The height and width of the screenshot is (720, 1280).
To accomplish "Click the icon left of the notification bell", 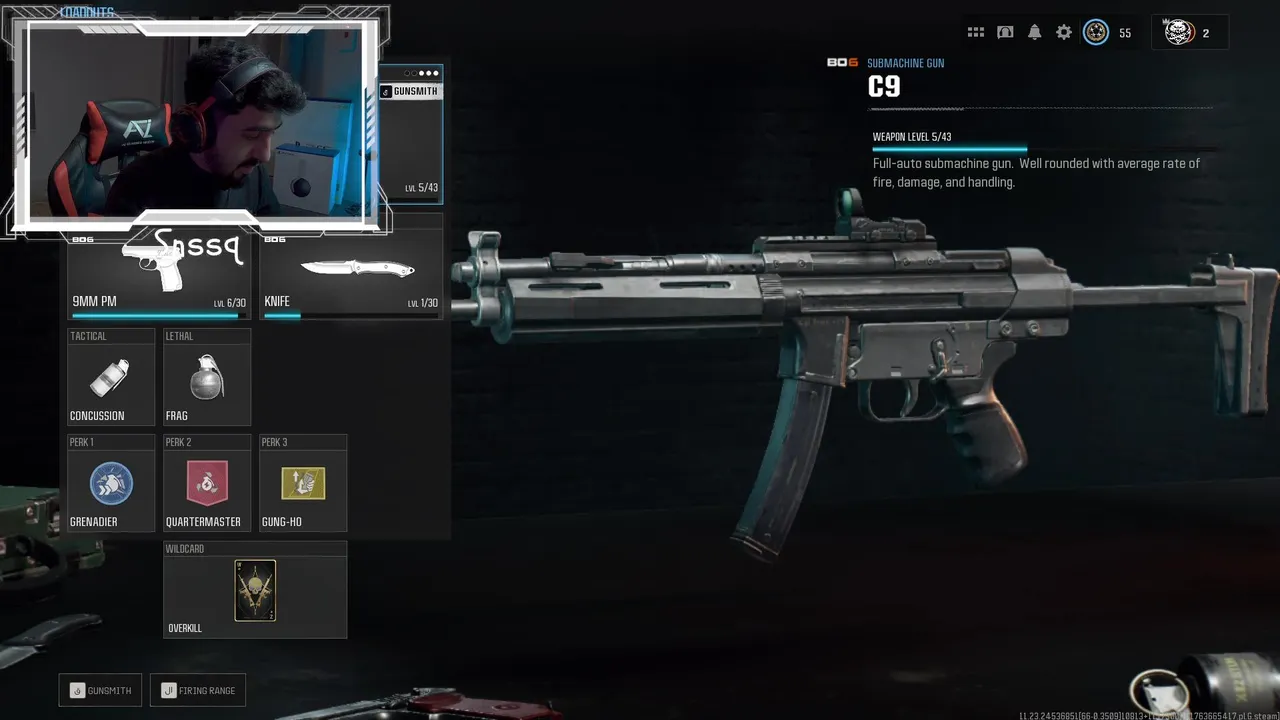I will coord(1005,33).
